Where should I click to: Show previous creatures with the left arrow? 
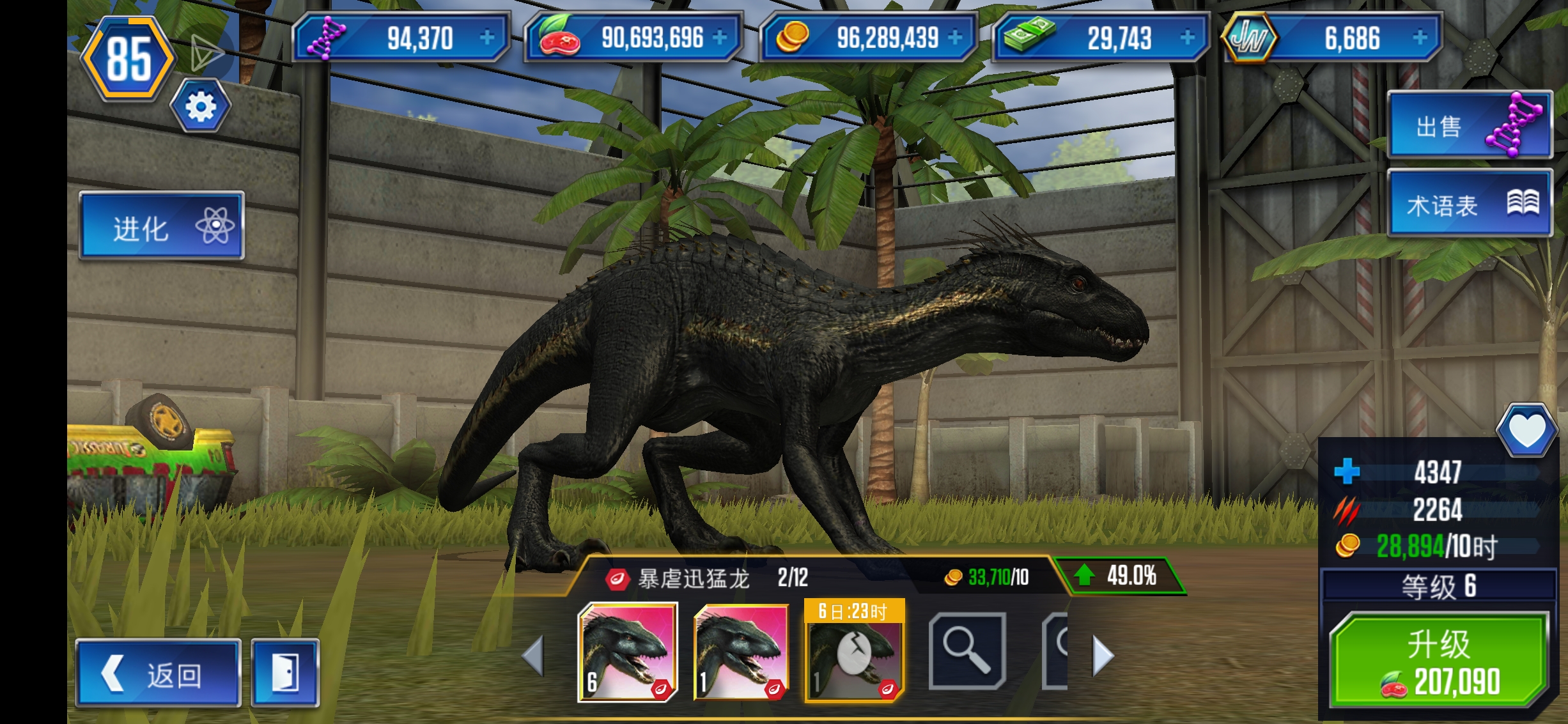point(533,656)
